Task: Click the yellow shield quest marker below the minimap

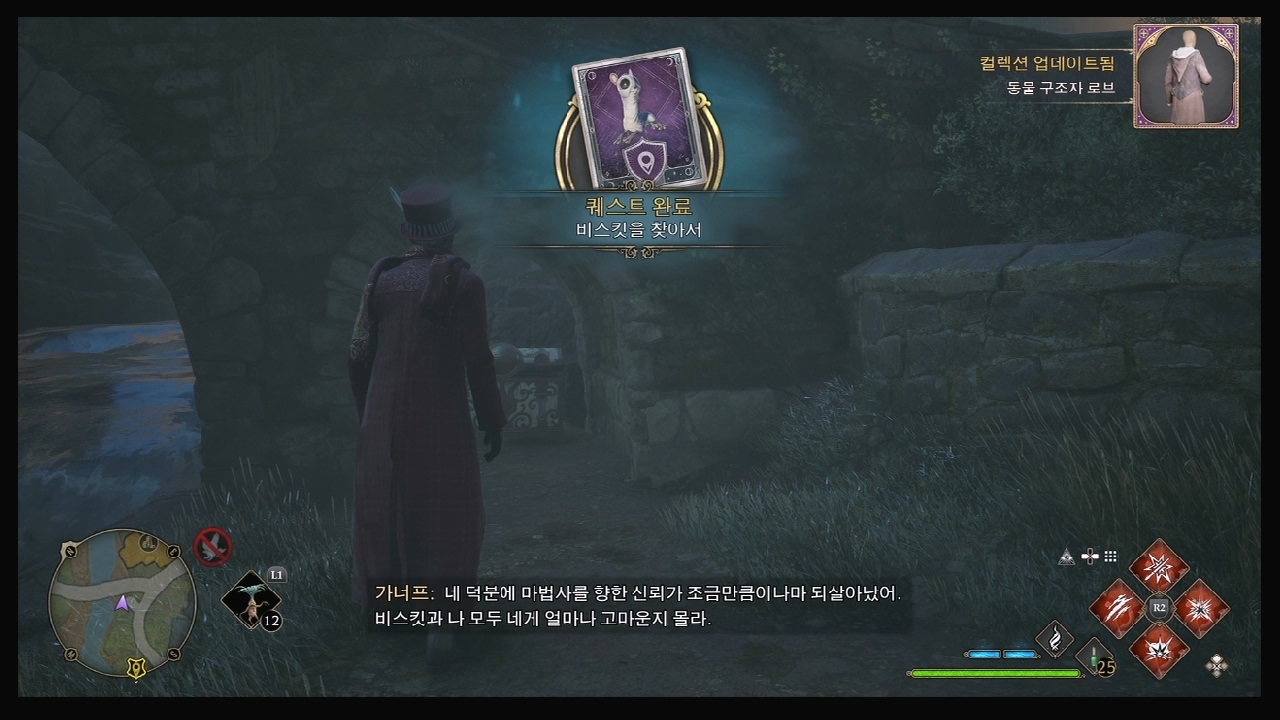Action: (135, 666)
